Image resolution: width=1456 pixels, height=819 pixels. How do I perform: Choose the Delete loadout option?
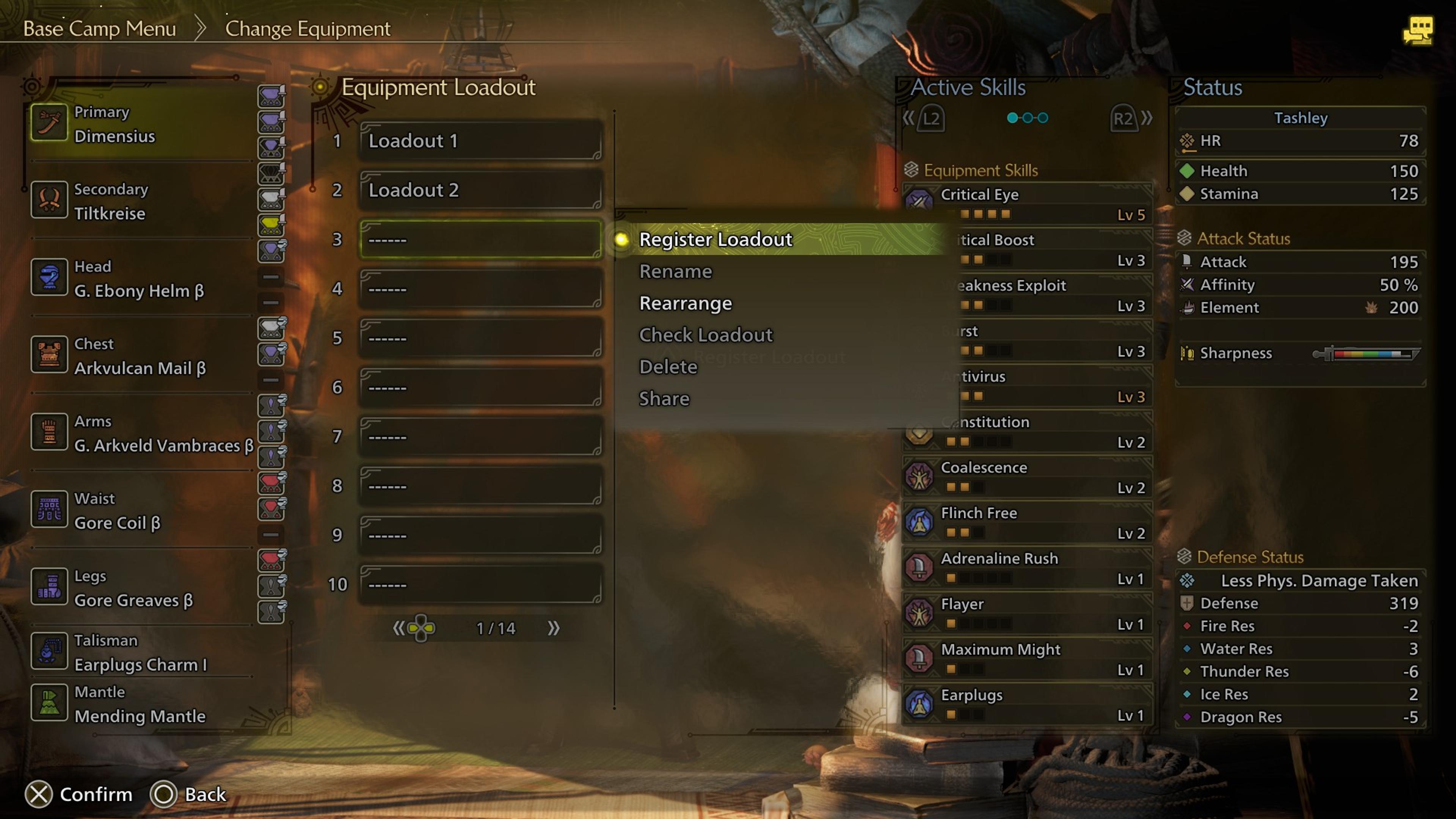point(668,367)
